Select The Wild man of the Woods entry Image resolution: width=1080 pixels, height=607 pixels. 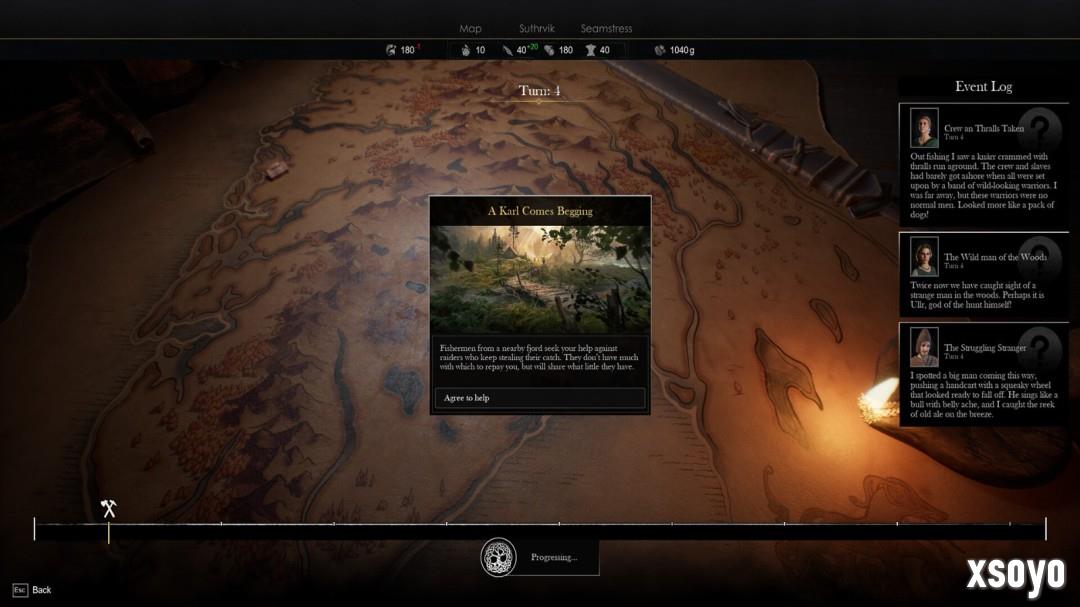coord(983,276)
